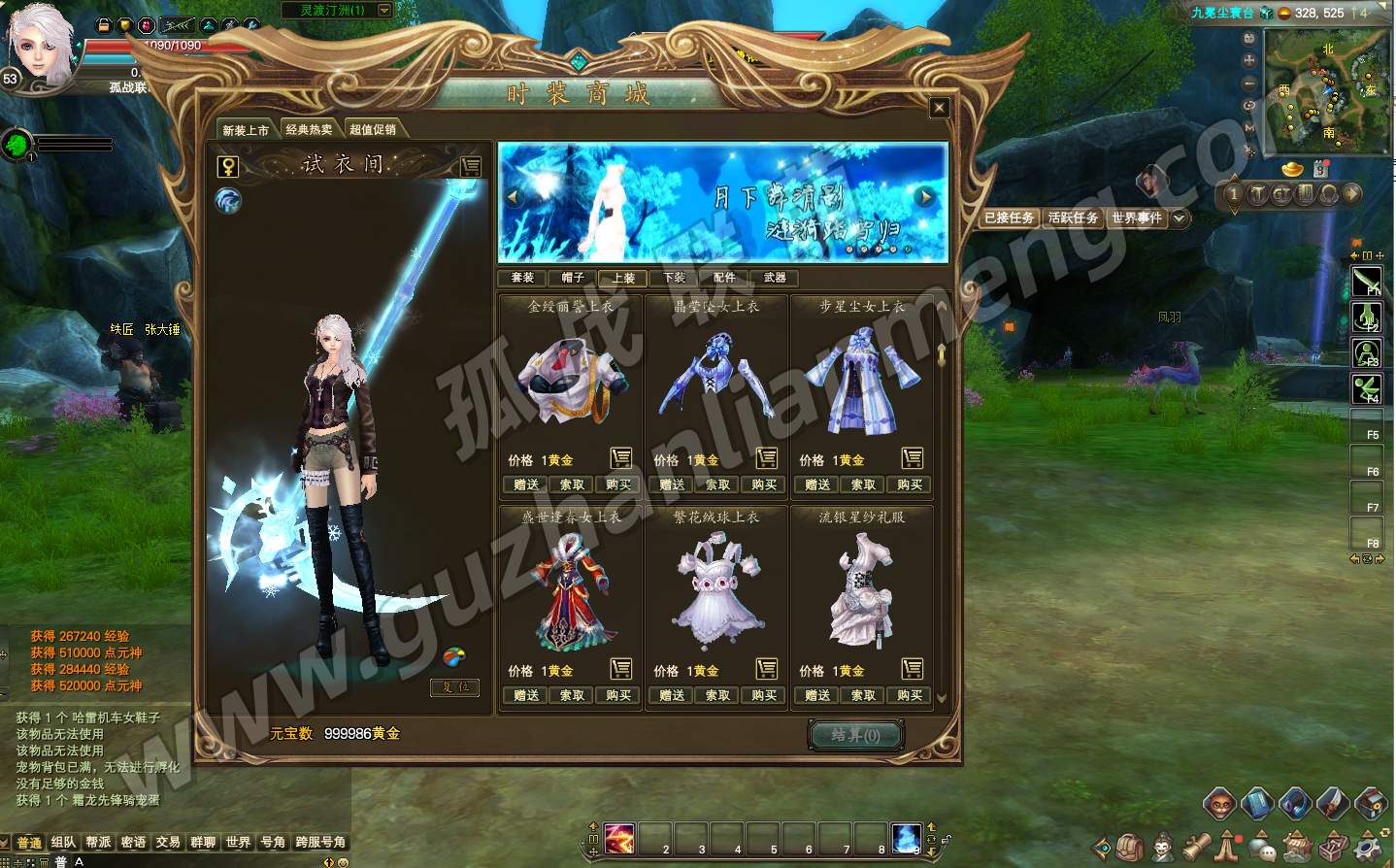The width and height of the screenshot is (1396, 868).
Task: Reset the fitting room with 复位
Action: pos(455,687)
